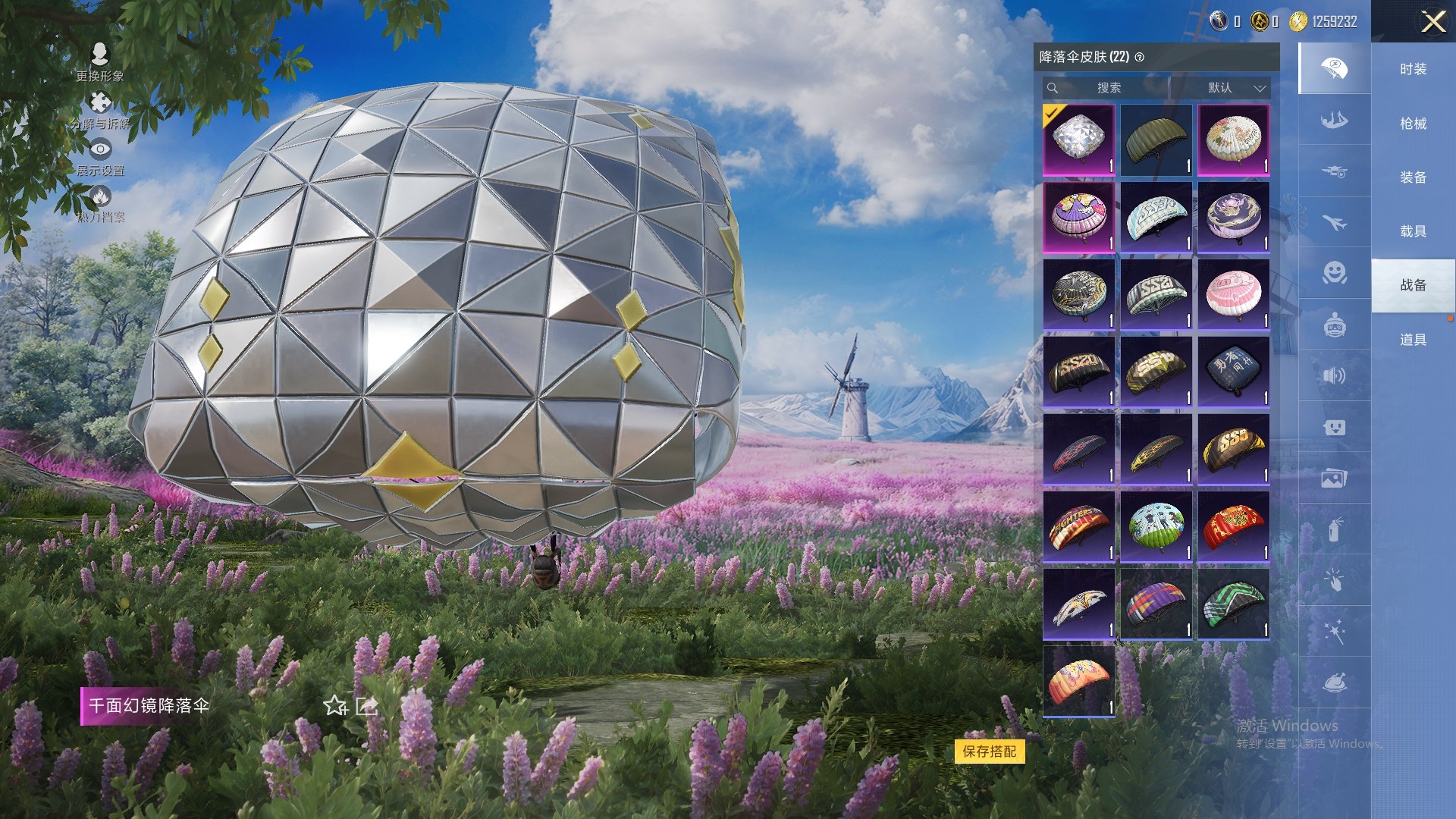Viewport: 1456px width, 819px height.
Task: Open the 枪械 weapons tab
Action: point(1413,124)
